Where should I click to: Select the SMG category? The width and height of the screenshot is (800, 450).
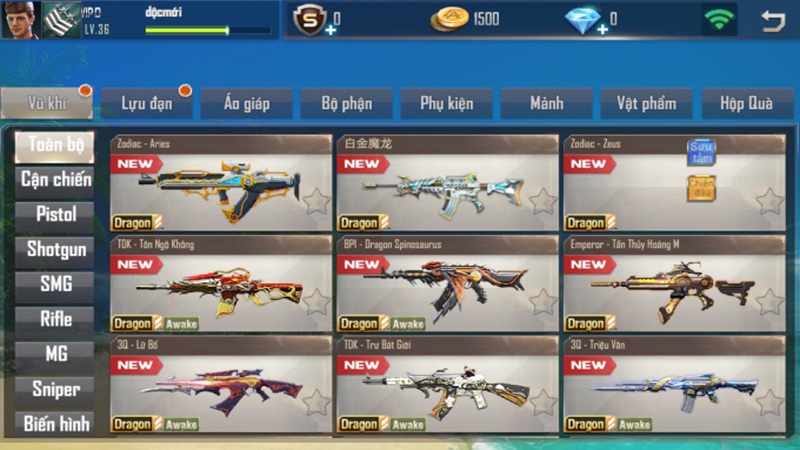[x=55, y=284]
